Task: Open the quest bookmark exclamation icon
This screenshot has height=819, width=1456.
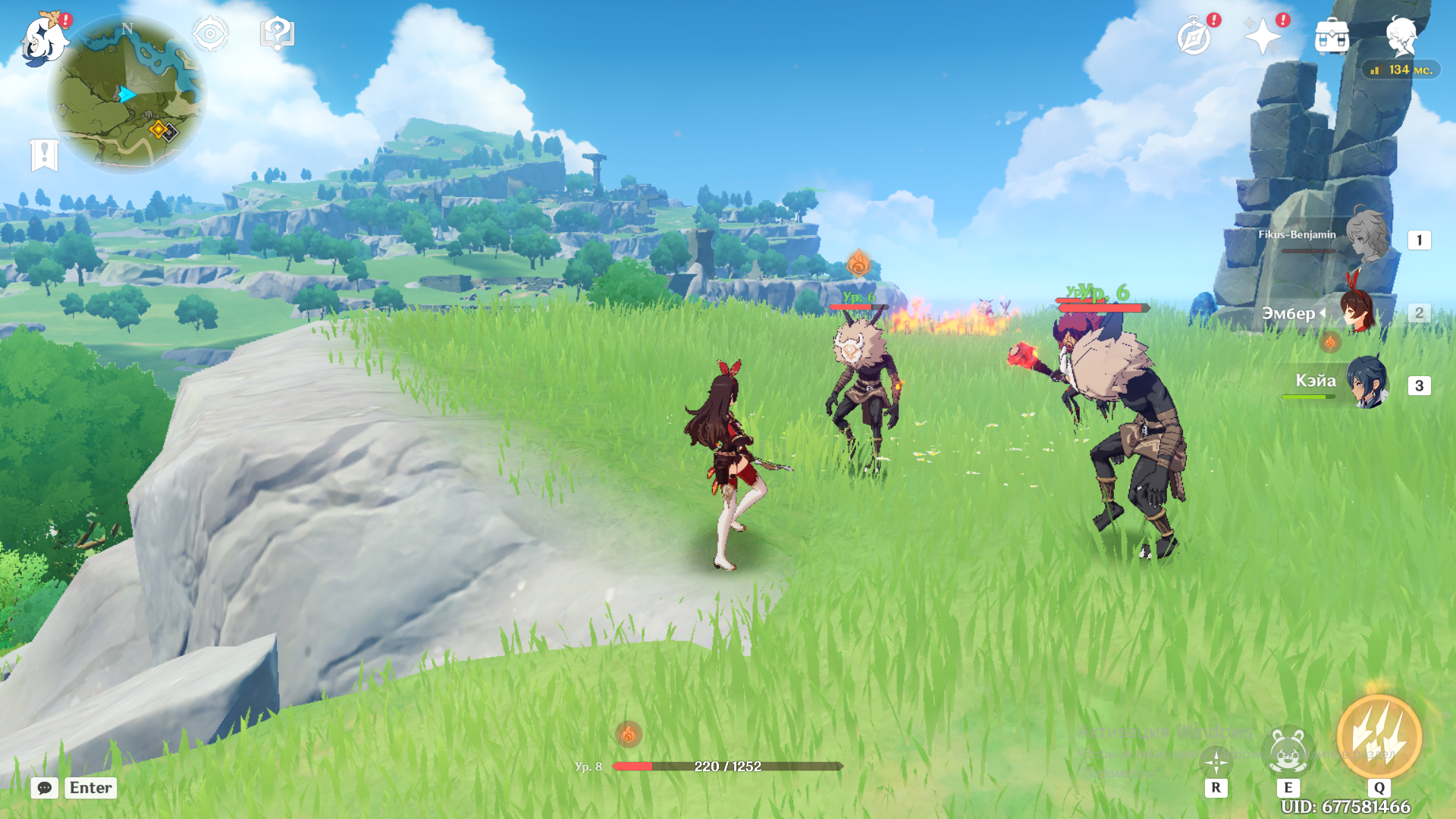Action: (x=44, y=155)
